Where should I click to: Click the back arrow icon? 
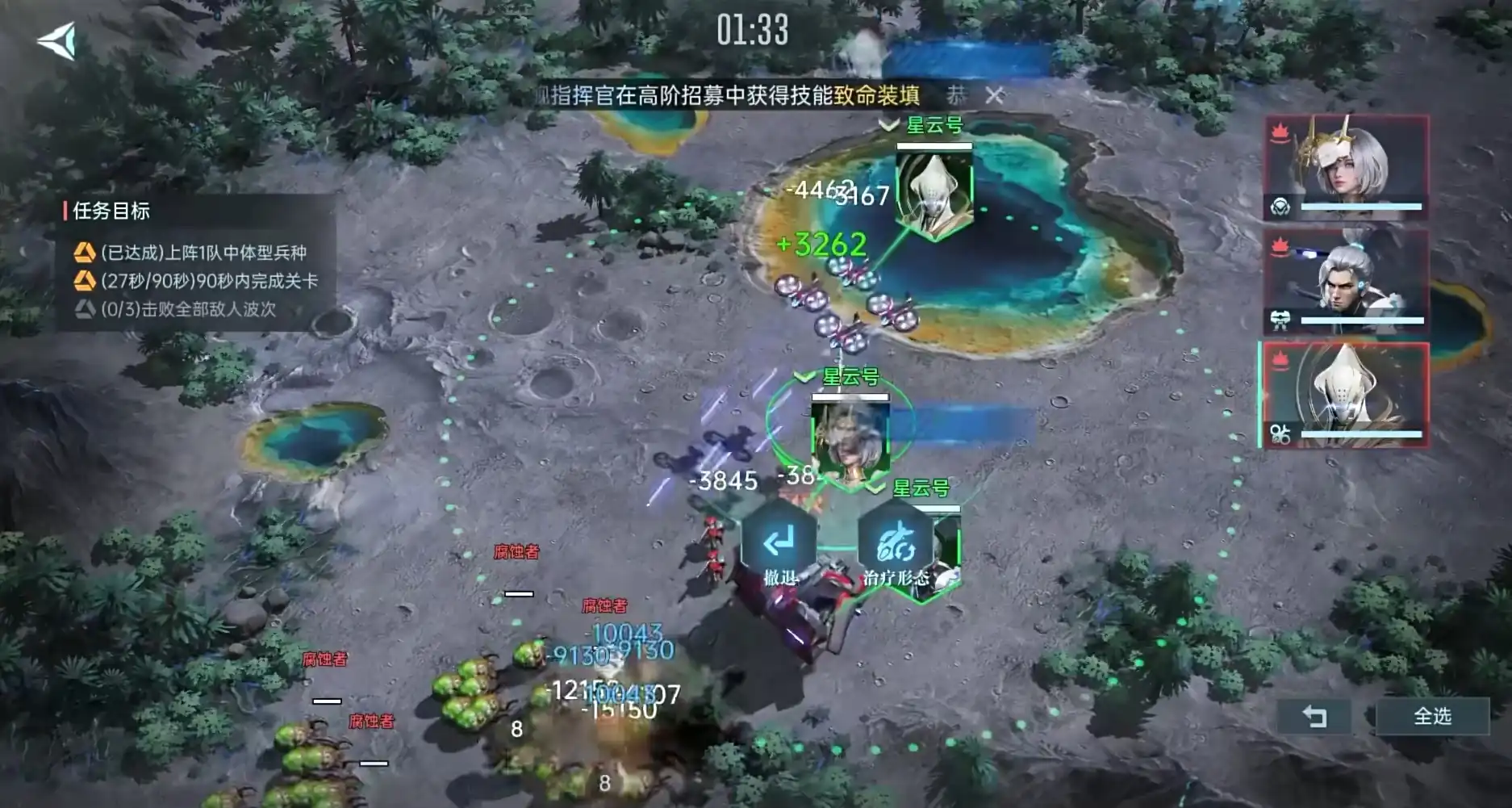pos(57,40)
